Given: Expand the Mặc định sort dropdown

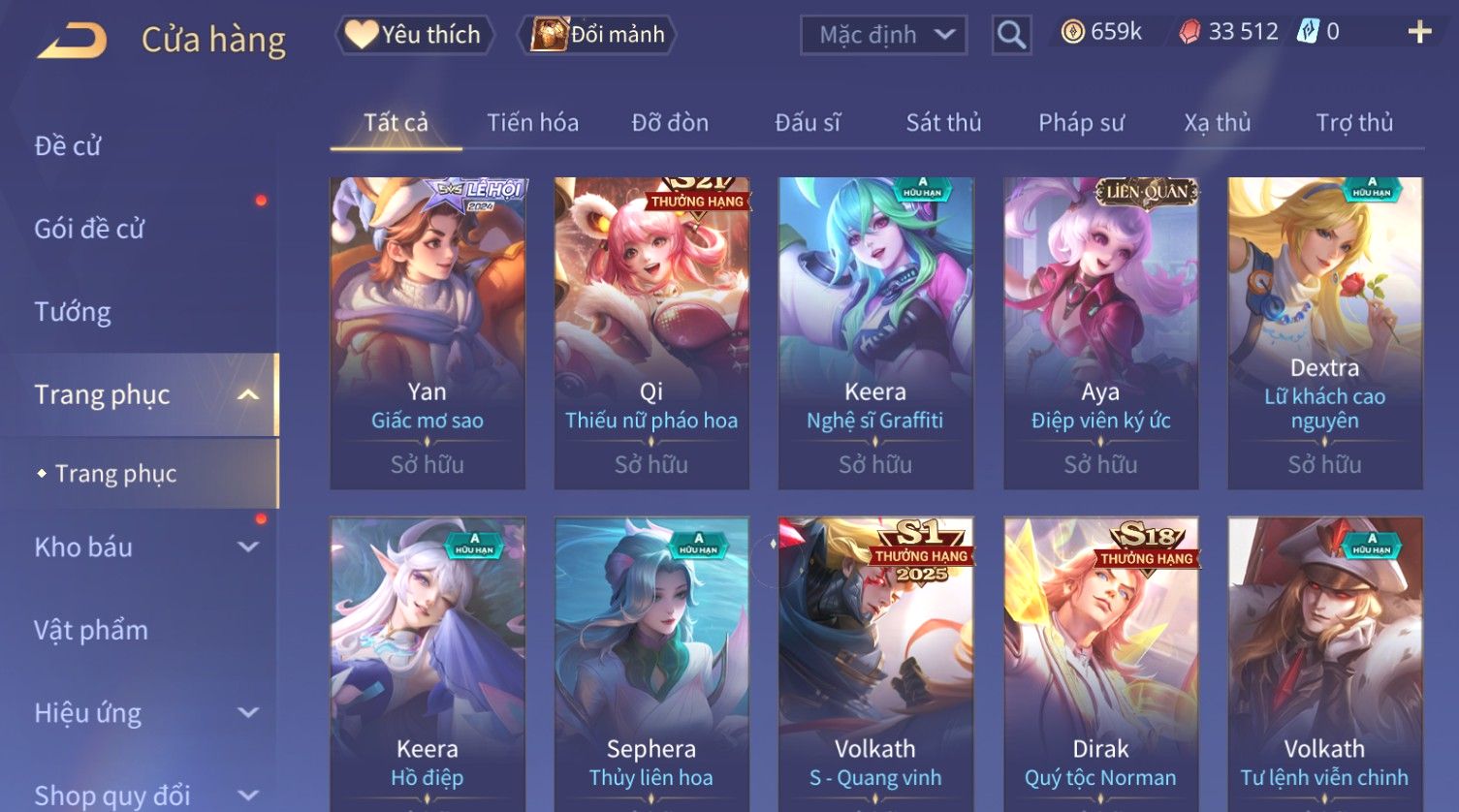Looking at the screenshot, I should [x=883, y=35].
